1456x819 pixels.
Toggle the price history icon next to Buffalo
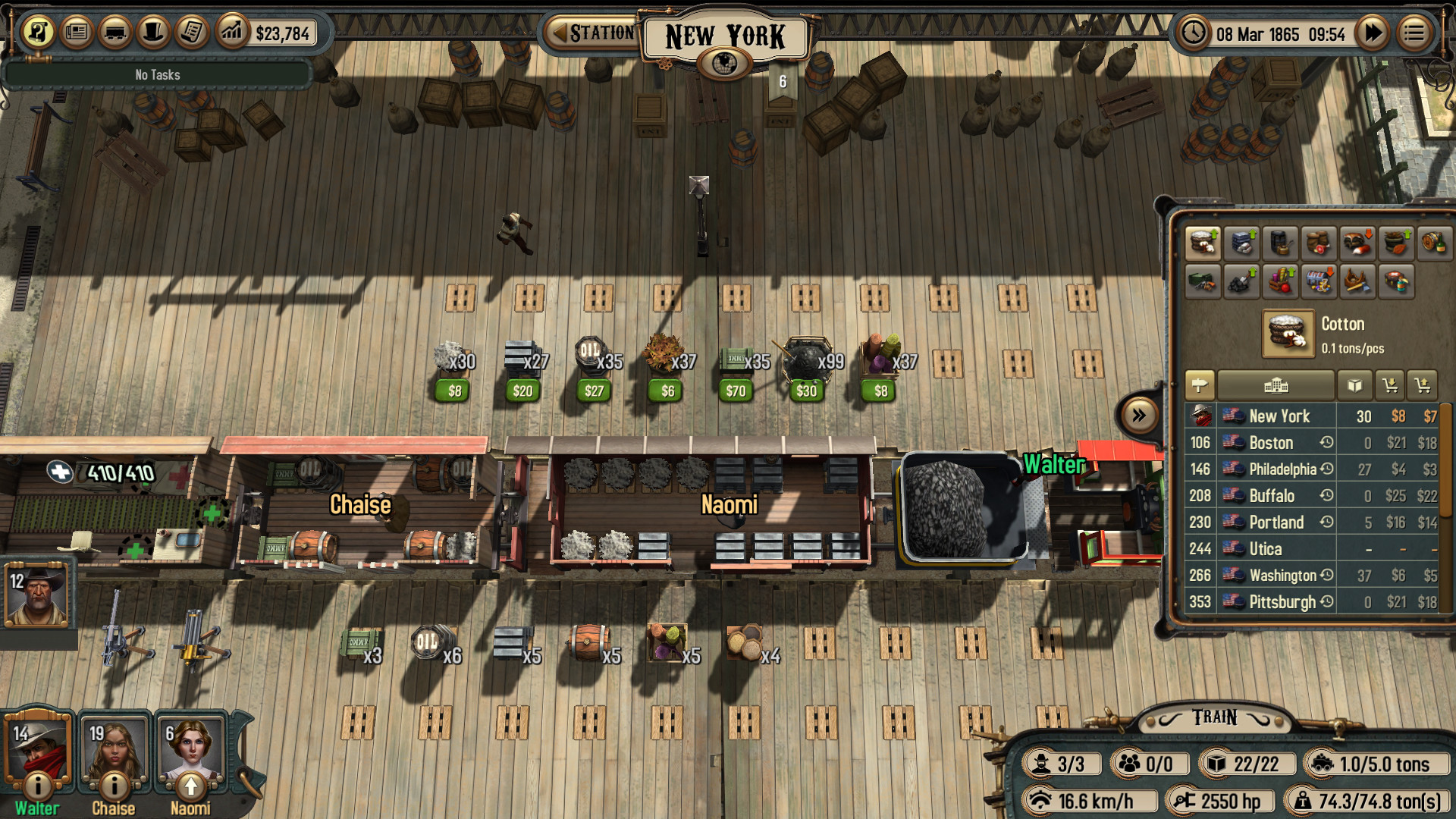[1326, 495]
